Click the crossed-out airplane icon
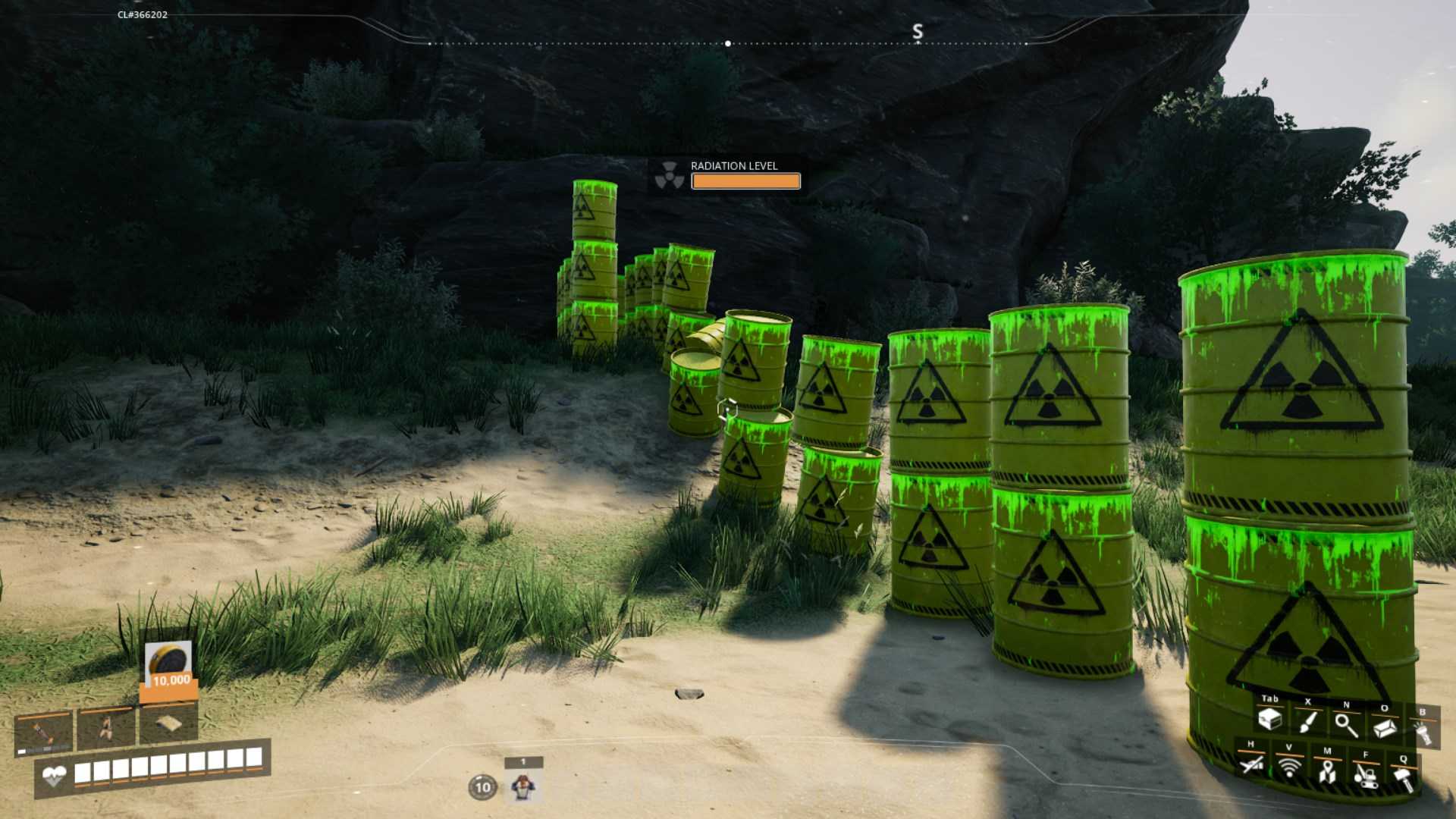The height and width of the screenshot is (819, 1456). (1251, 764)
